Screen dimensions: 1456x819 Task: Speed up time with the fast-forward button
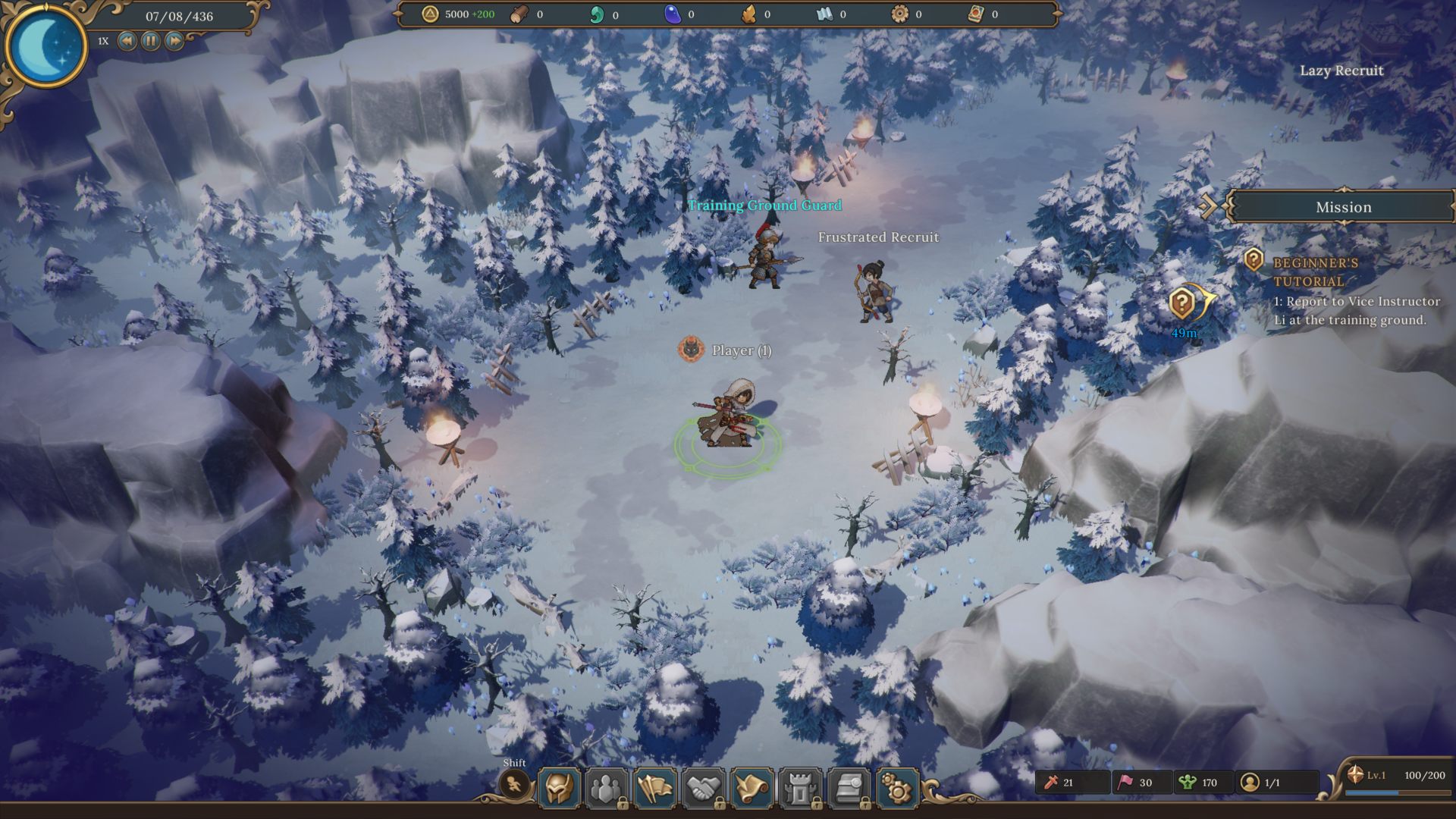pos(174,41)
